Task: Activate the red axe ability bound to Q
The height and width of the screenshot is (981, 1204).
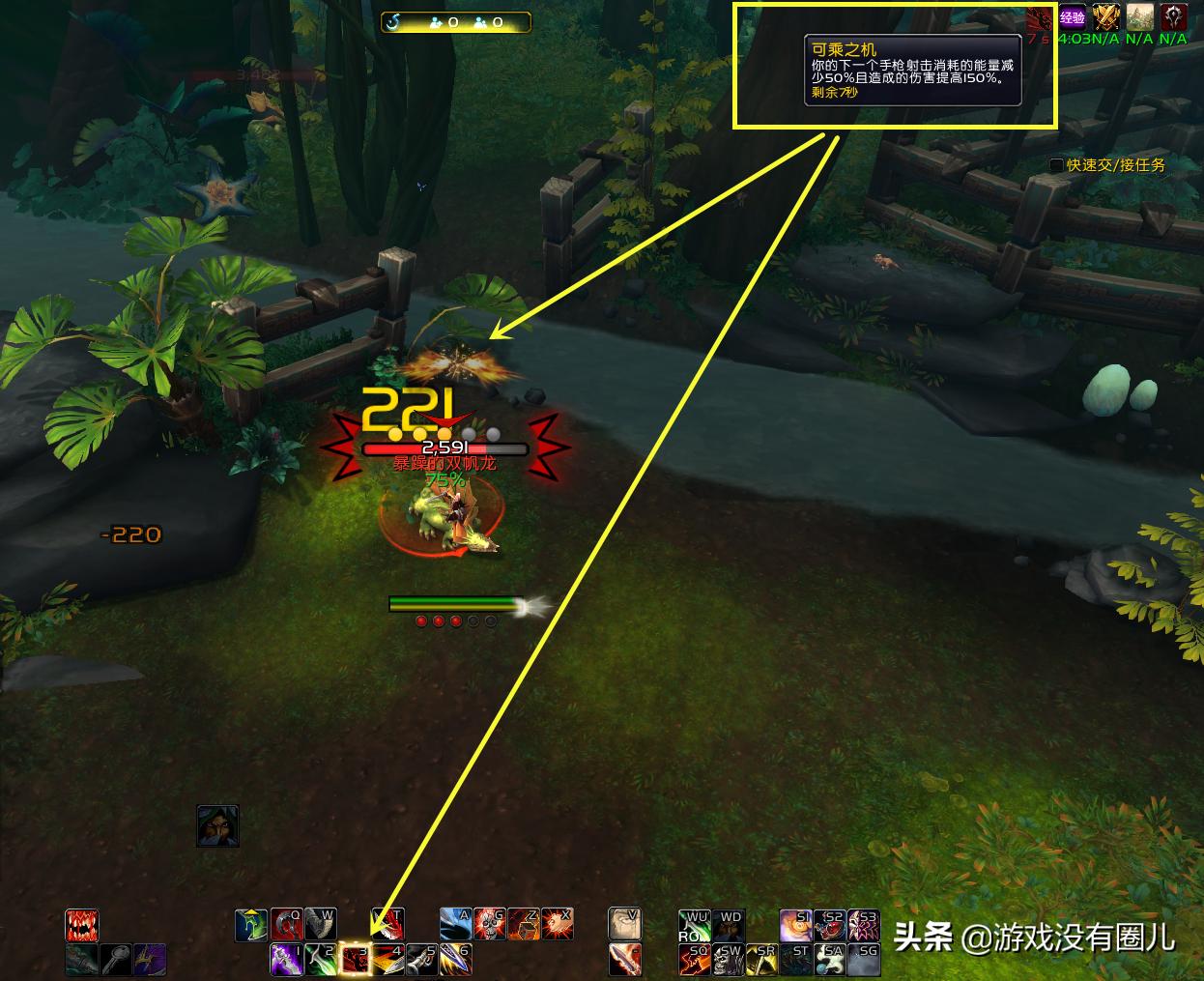Action: 286,925
